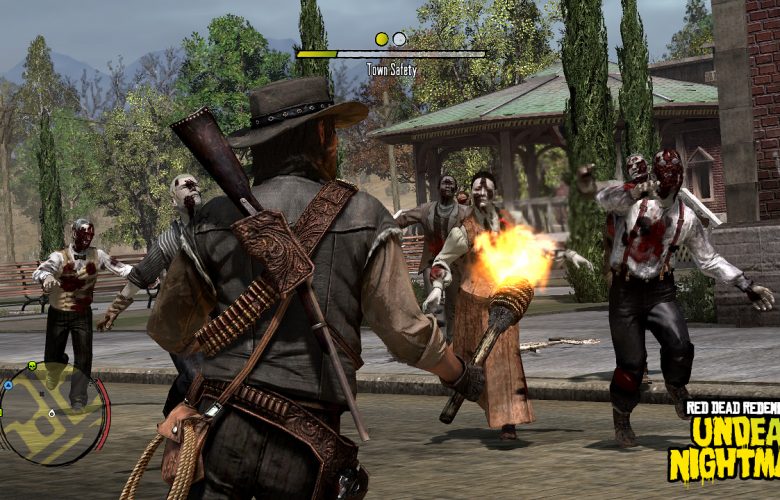This screenshot has height=500, width=780.
Task: Open the circular minimap
Action: point(52,412)
